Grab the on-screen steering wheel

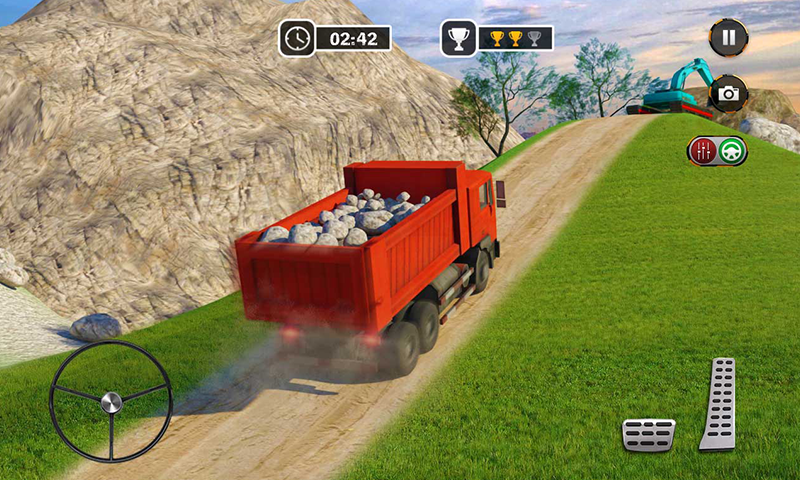(x=111, y=401)
